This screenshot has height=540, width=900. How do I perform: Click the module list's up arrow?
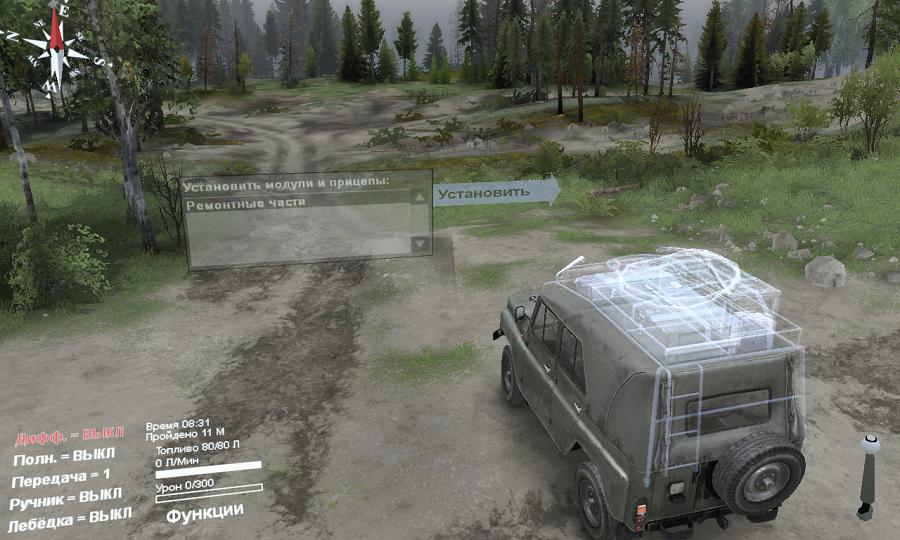click(420, 198)
